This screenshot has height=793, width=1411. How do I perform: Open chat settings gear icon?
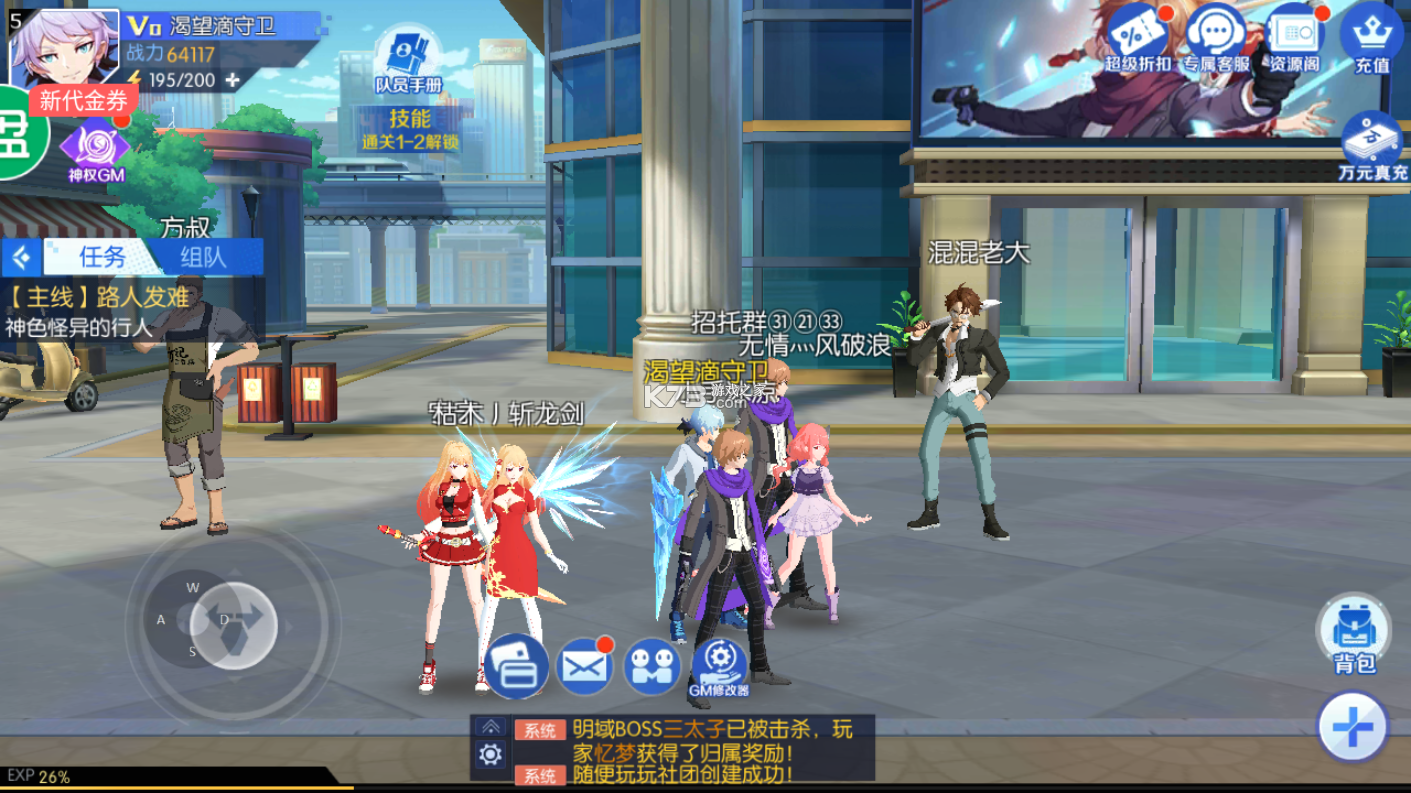tap(490, 755)
